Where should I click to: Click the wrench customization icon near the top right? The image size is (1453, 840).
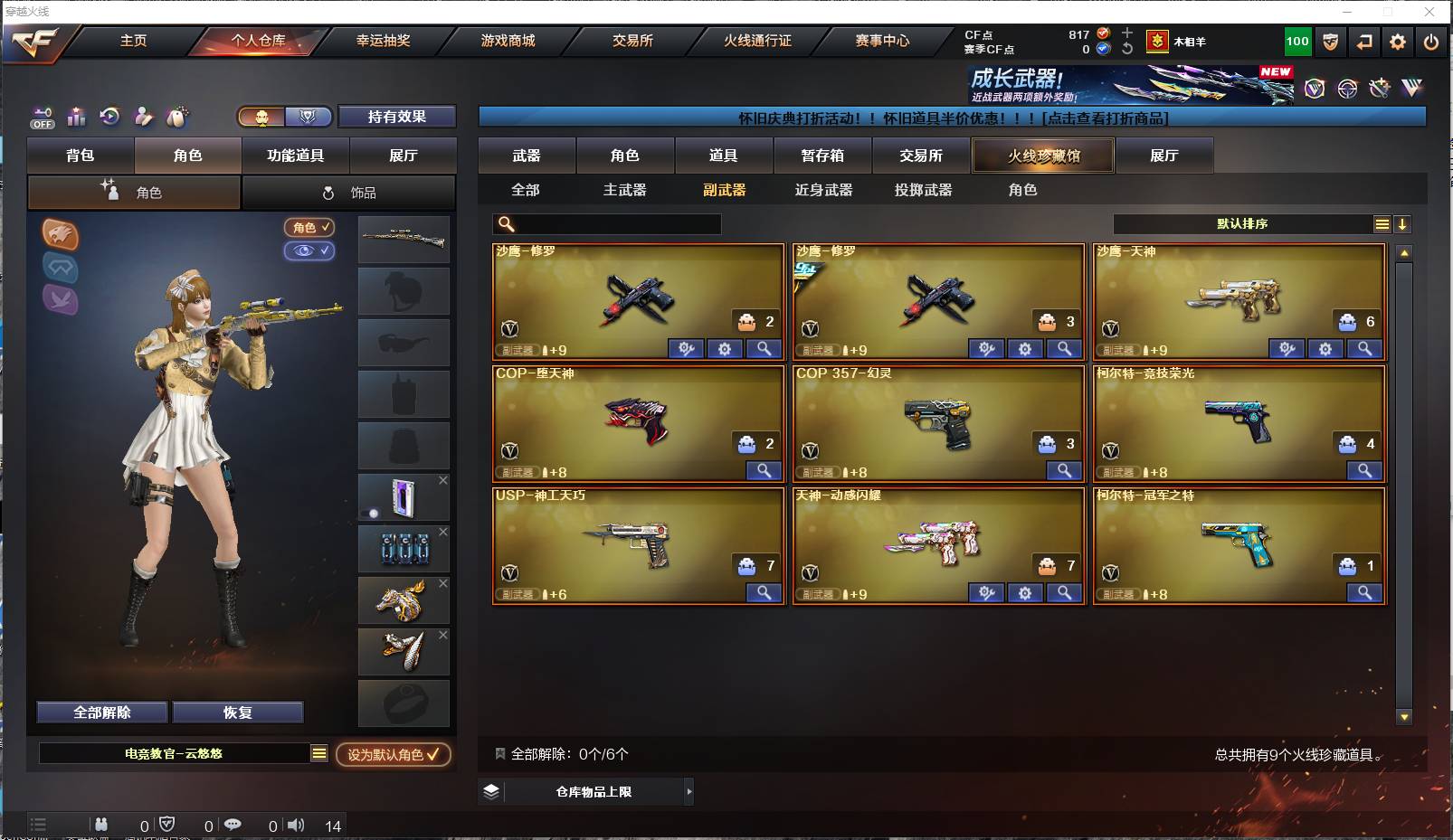pos(1378,88)
